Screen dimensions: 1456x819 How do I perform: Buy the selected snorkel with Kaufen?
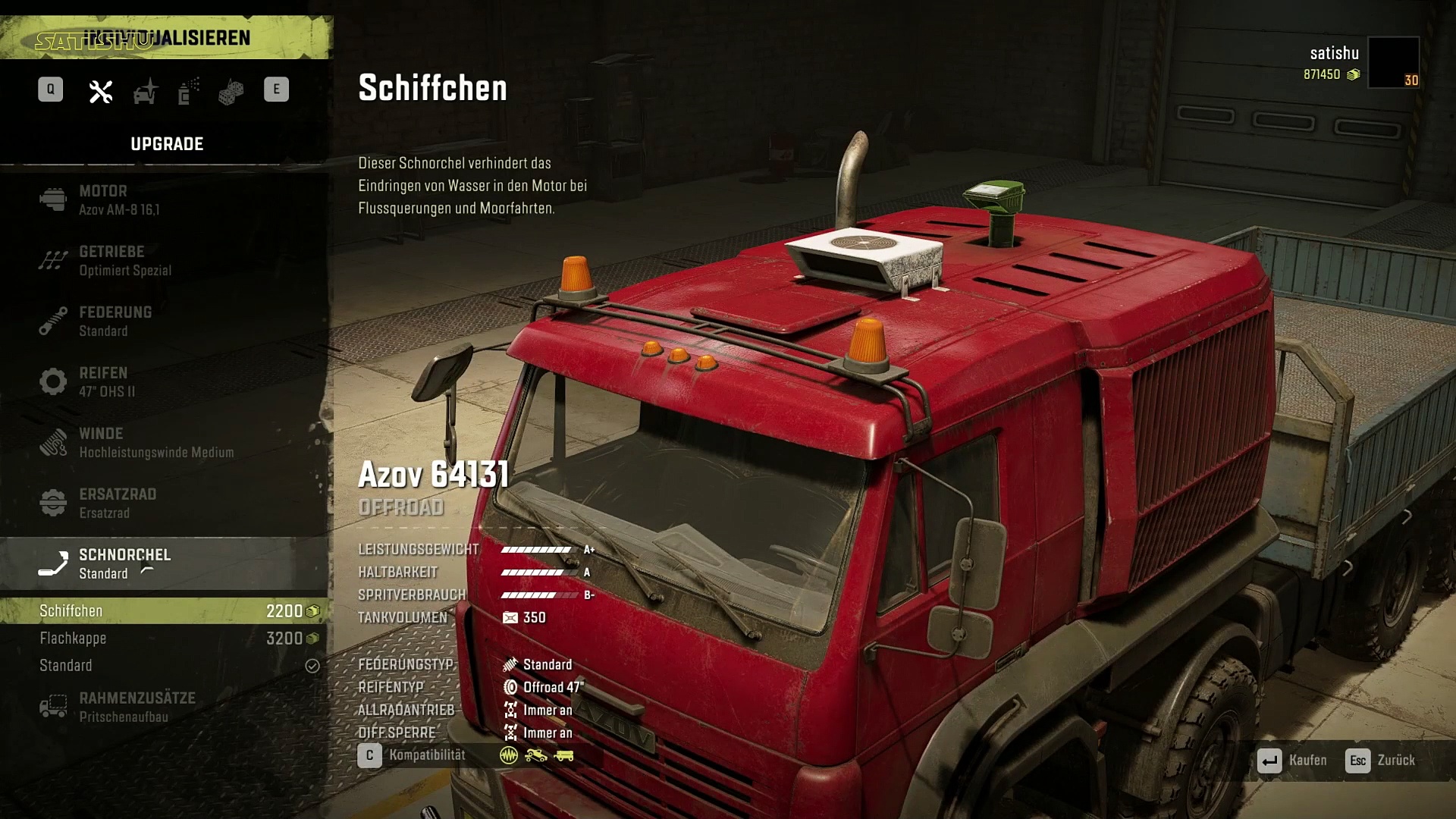(x=1292, y=761)
